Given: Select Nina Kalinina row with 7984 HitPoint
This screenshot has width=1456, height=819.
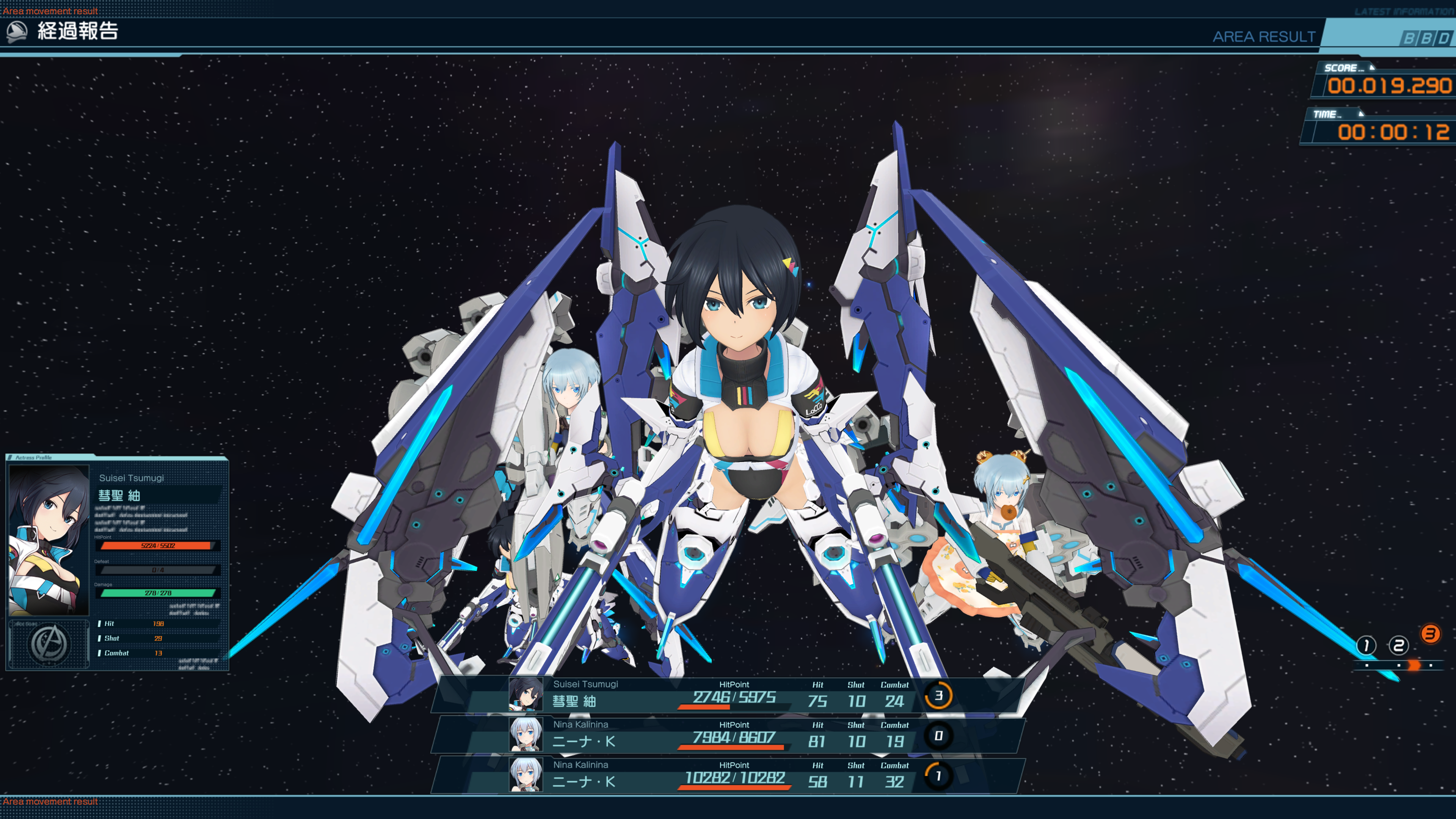Looking at the screenshot, I should (x=729, y=735).
